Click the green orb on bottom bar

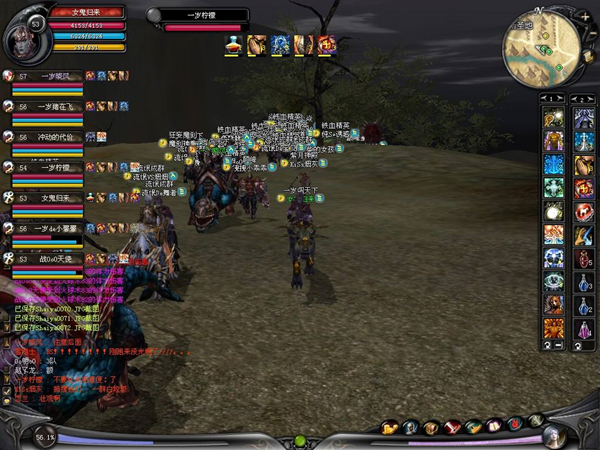click(300, 441)
